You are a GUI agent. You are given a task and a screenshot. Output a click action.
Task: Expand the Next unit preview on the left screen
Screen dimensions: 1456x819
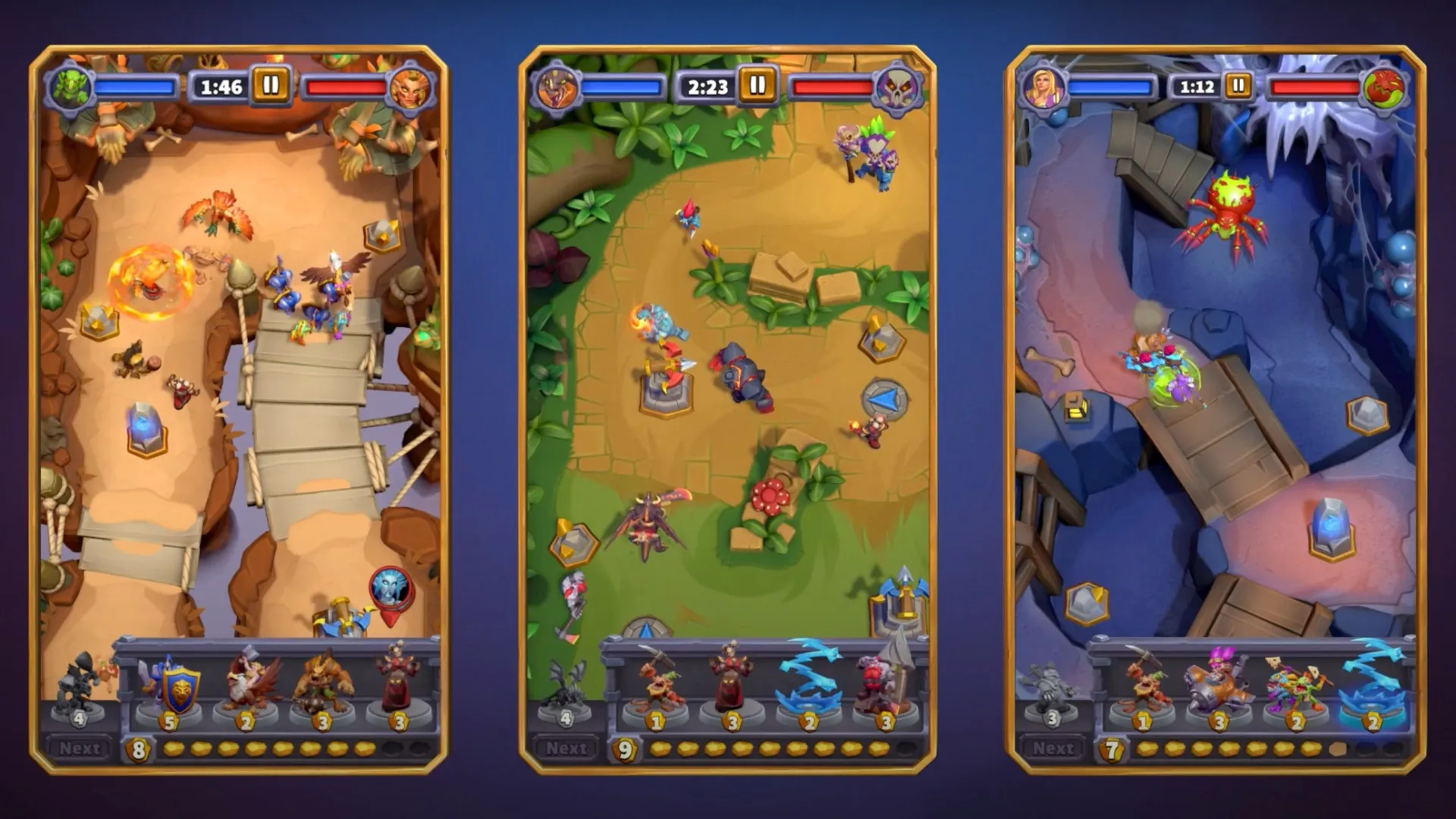pyautogui.click(x=81, y=747)
